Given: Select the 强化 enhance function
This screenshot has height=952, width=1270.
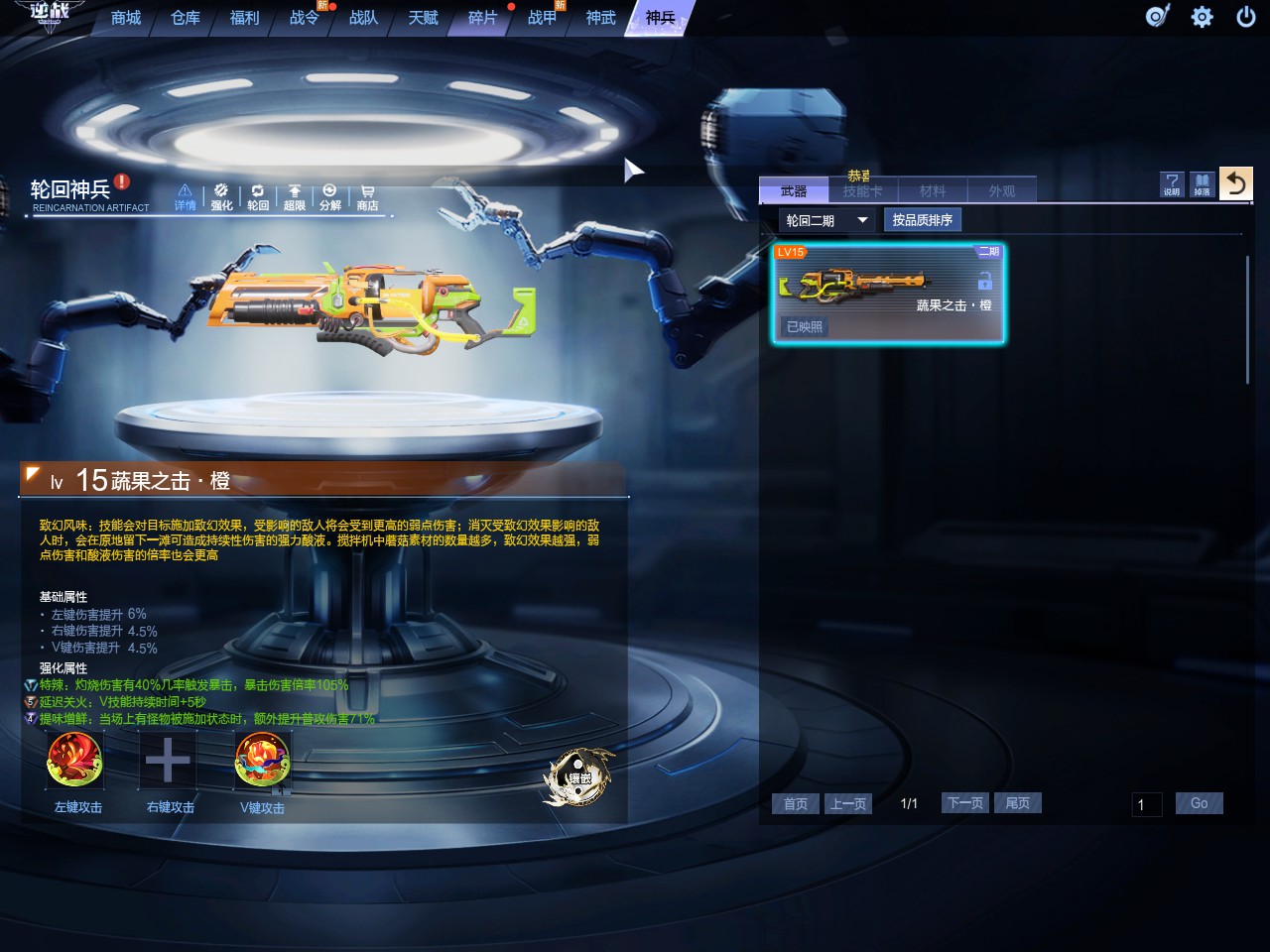Looking at the screenshot, I should (x=221, y=196).
